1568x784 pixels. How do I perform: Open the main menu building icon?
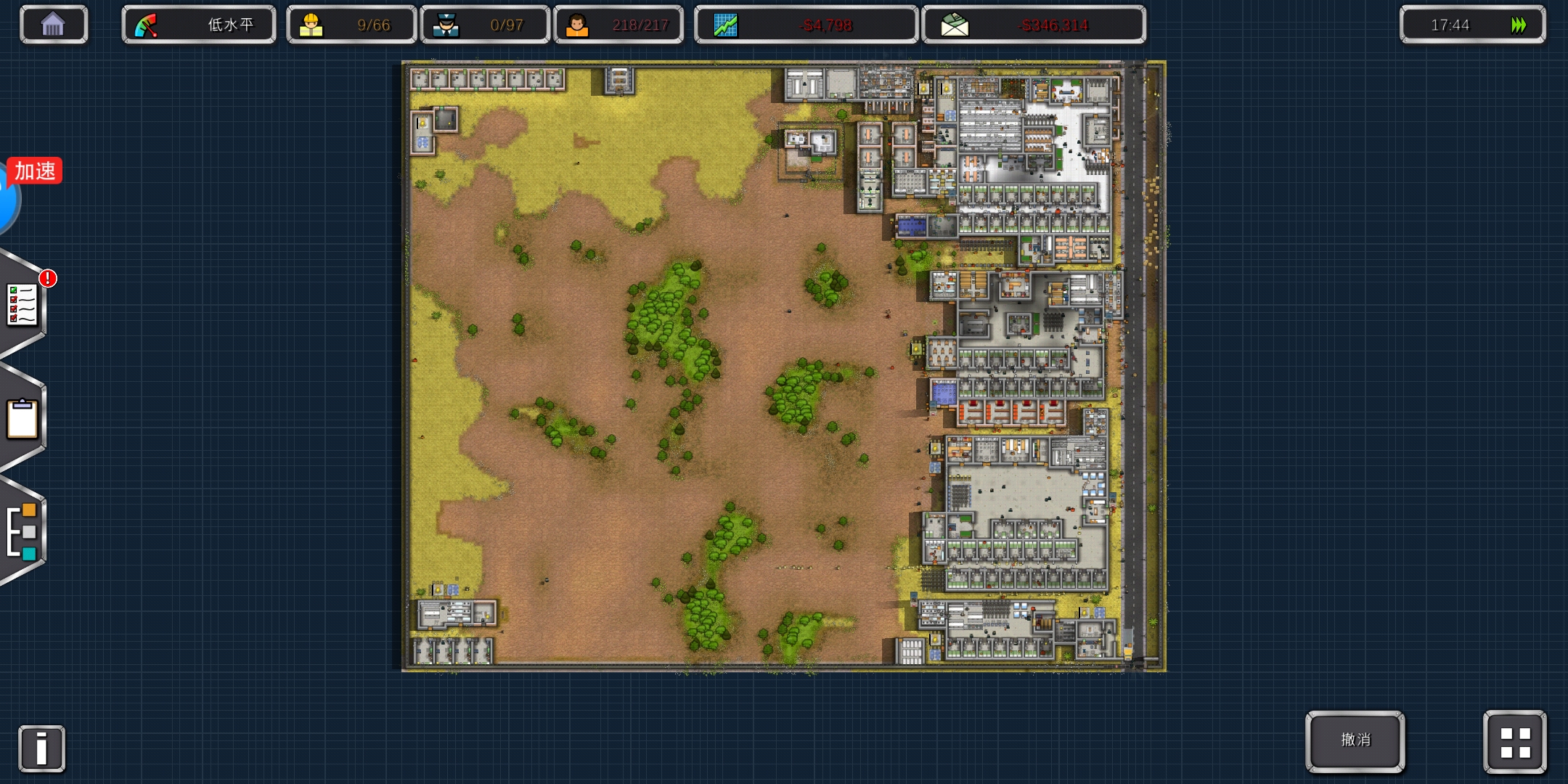53,25
